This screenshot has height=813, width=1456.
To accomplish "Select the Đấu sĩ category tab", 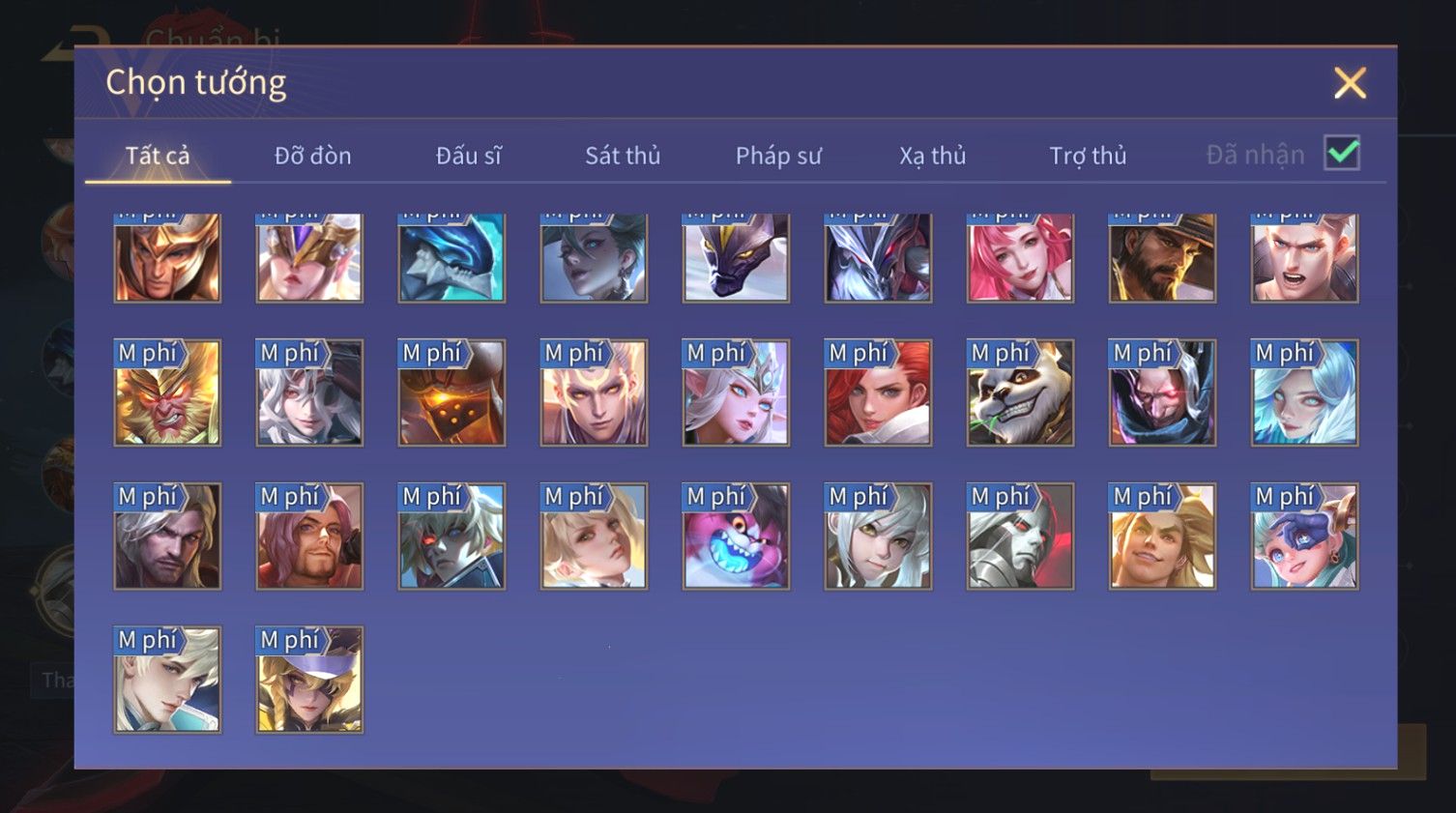I will [x=469, y=156].
